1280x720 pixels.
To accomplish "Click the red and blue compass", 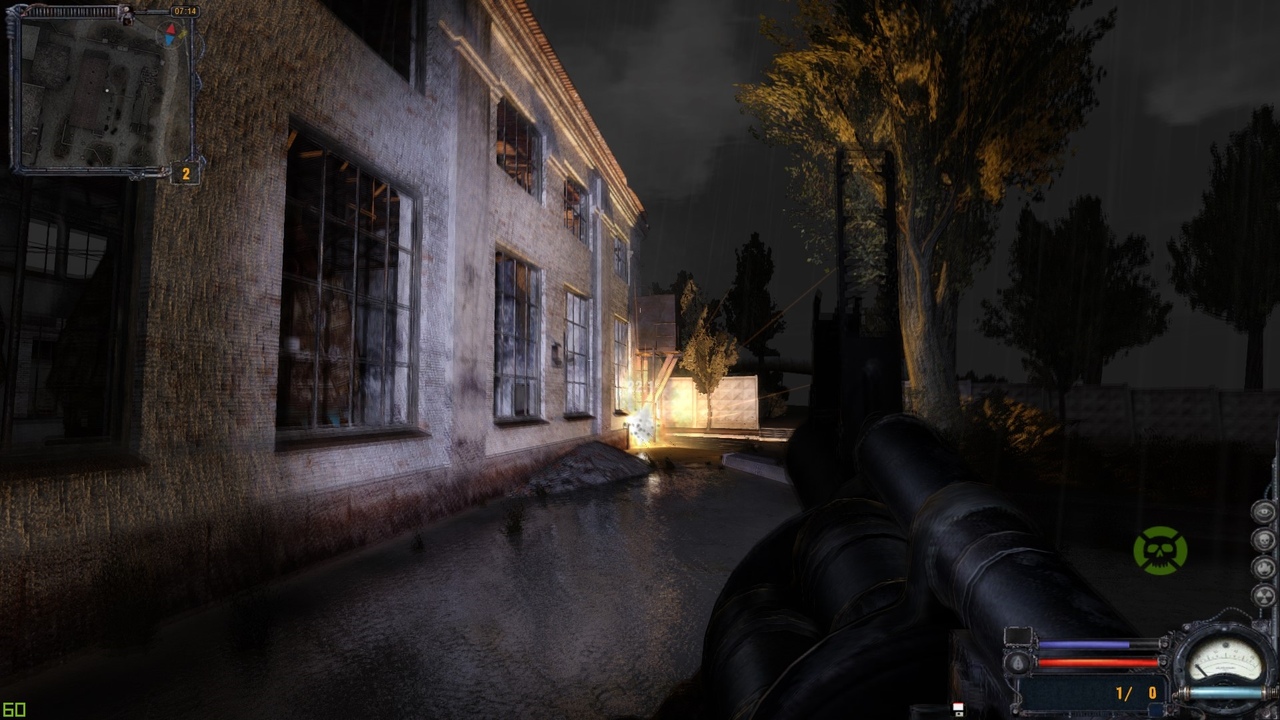I will 171,34.
